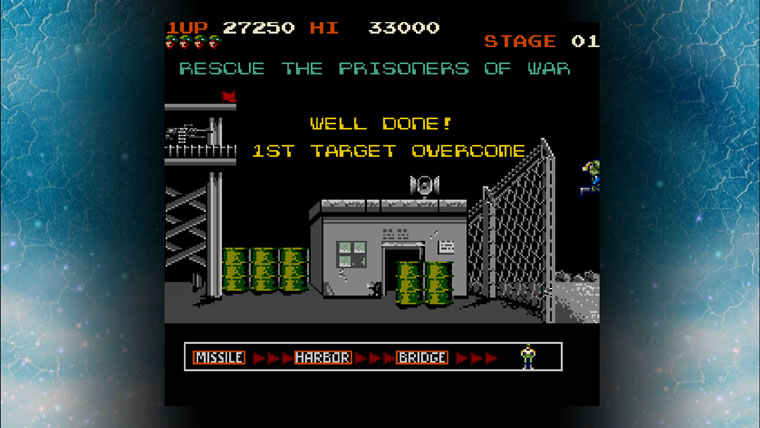The image size is (760, 428).
Task: Select the BRIDGE stage marker
Action: point(422,357)
